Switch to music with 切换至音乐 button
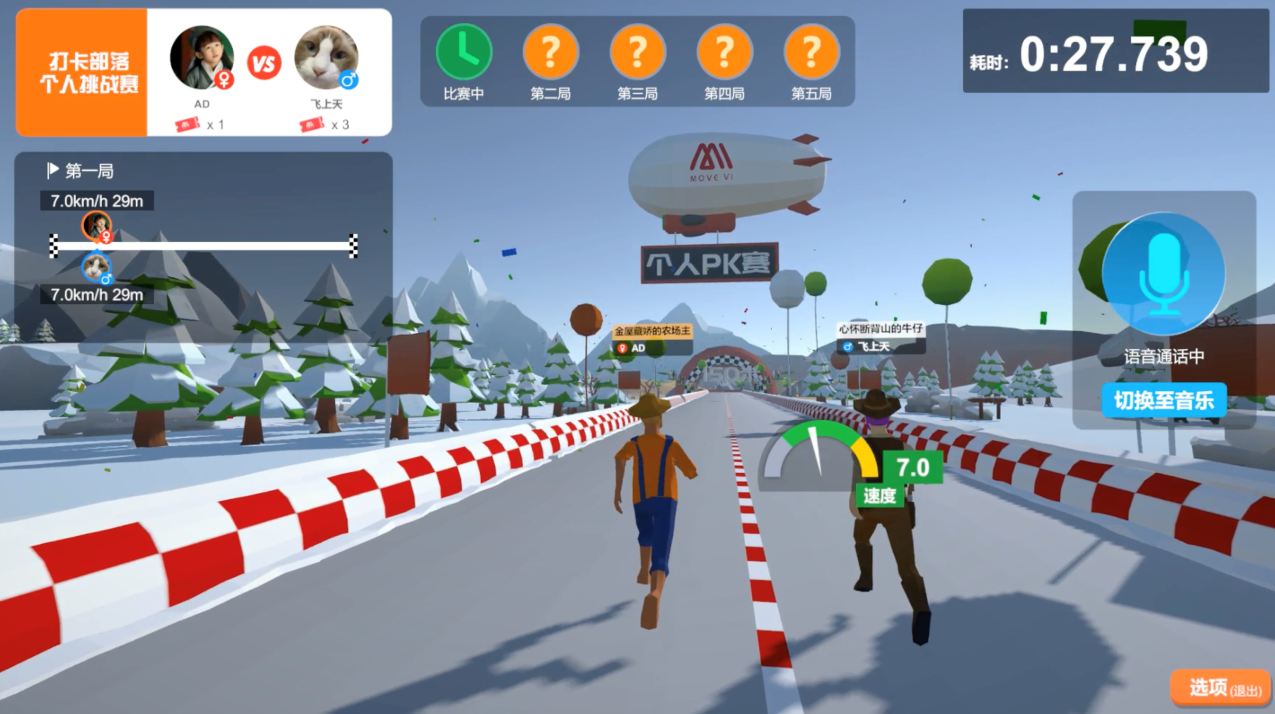1275x714 pixels. click(x=1164, y=401)
